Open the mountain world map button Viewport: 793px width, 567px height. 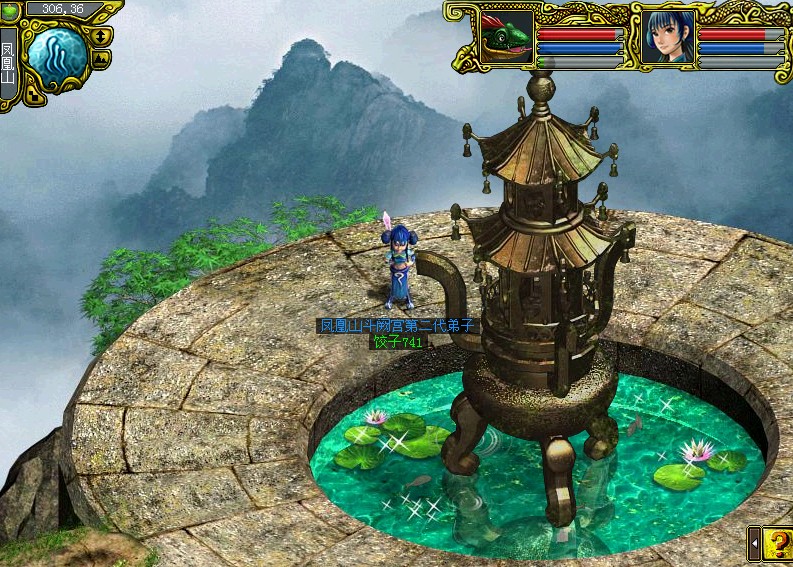(x=102, y=58)
